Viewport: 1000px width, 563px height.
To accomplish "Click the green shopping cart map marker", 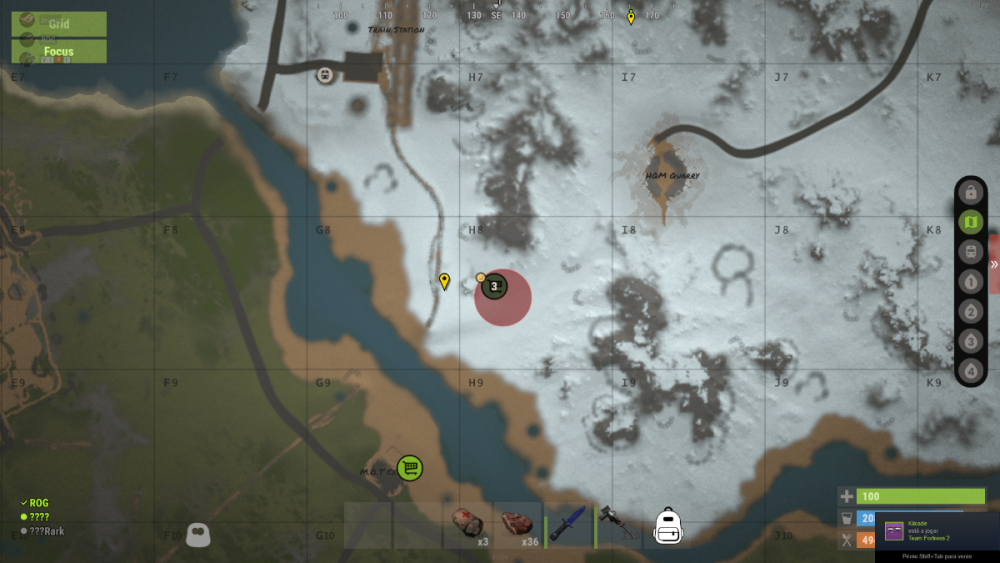I will (x=408, y=467).
